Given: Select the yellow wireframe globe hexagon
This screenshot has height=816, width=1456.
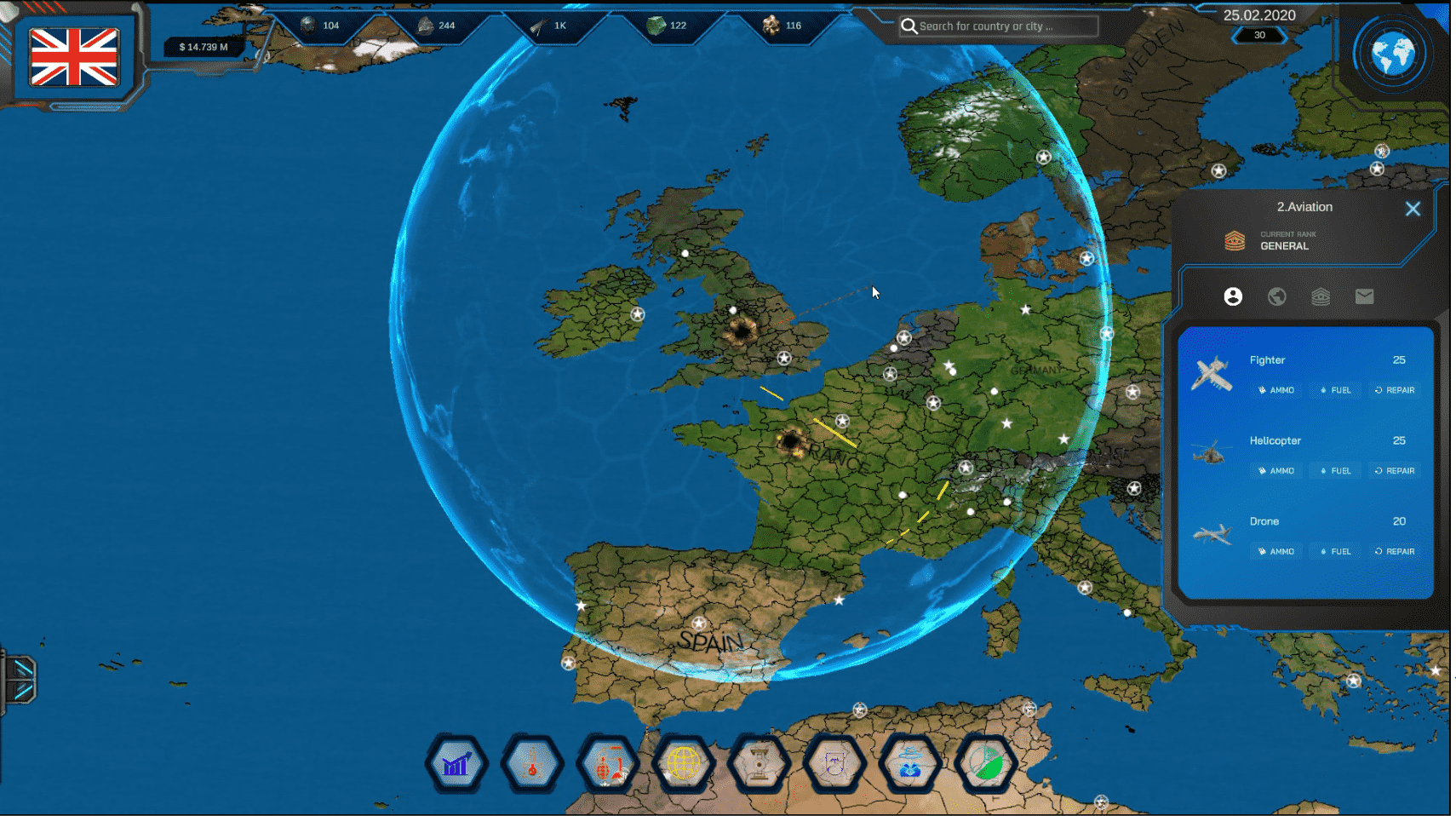Looking at the screenshot, I should pyautogui.click(x=683, y=764).
